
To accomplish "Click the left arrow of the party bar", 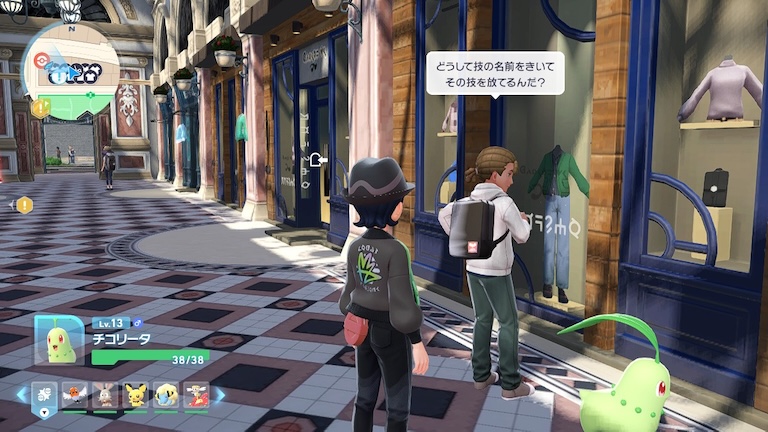I will point(21,395).
